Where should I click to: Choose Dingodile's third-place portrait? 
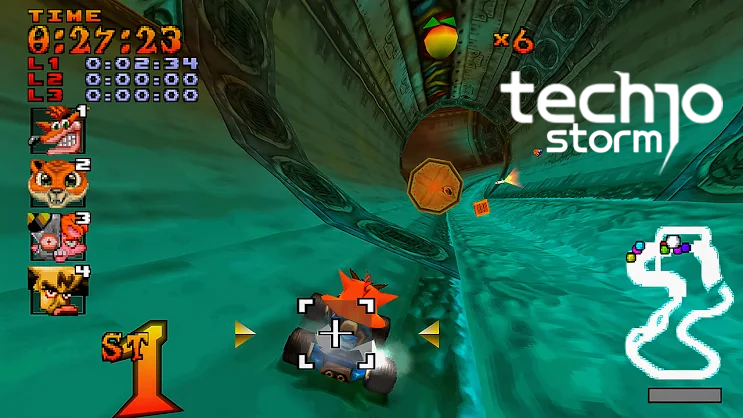[x=56, y=236]
